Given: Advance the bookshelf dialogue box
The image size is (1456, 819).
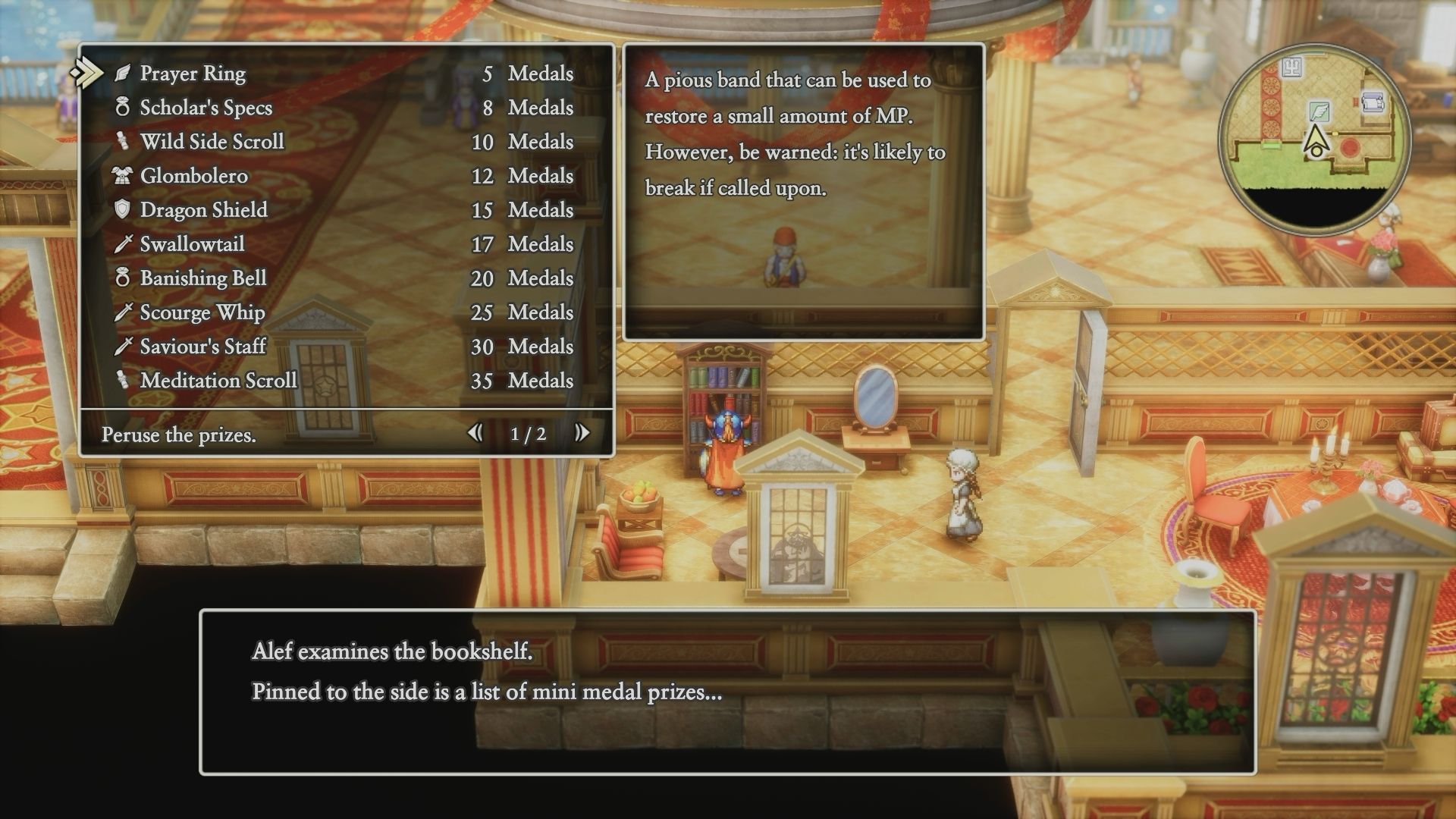Looking at the screenshot, I should pyautogui.click(x=727, y=692).
